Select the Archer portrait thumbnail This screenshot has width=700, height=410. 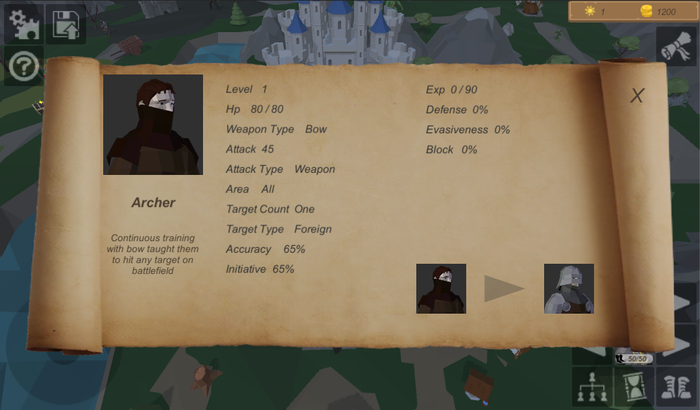point(441,289)
